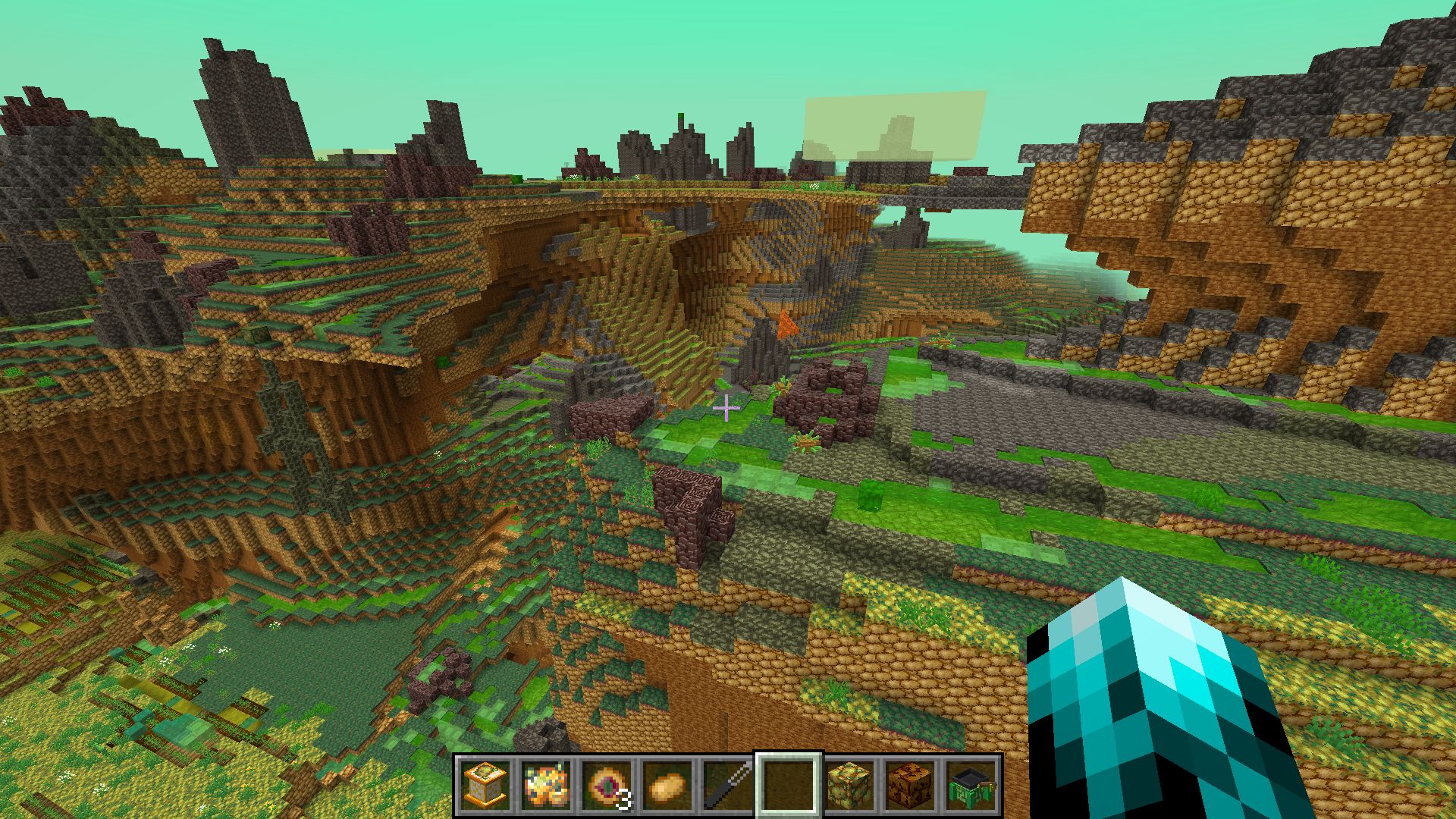
Task: Choose the dark orange cracked block slot
Action: click(910, 784)
